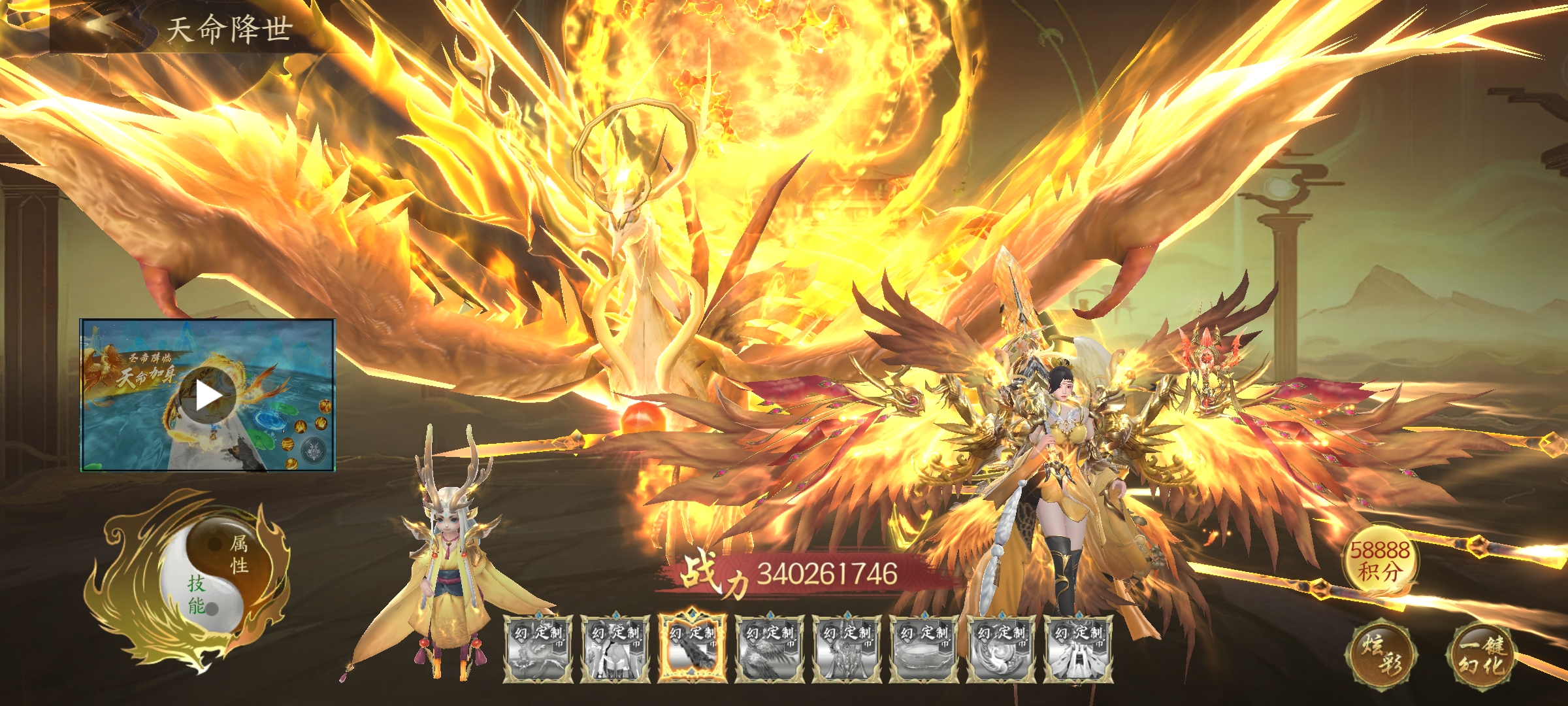Switch to the 属性 attributes tab
This screenshot has height=706, width=1568.
click(239, 554)
